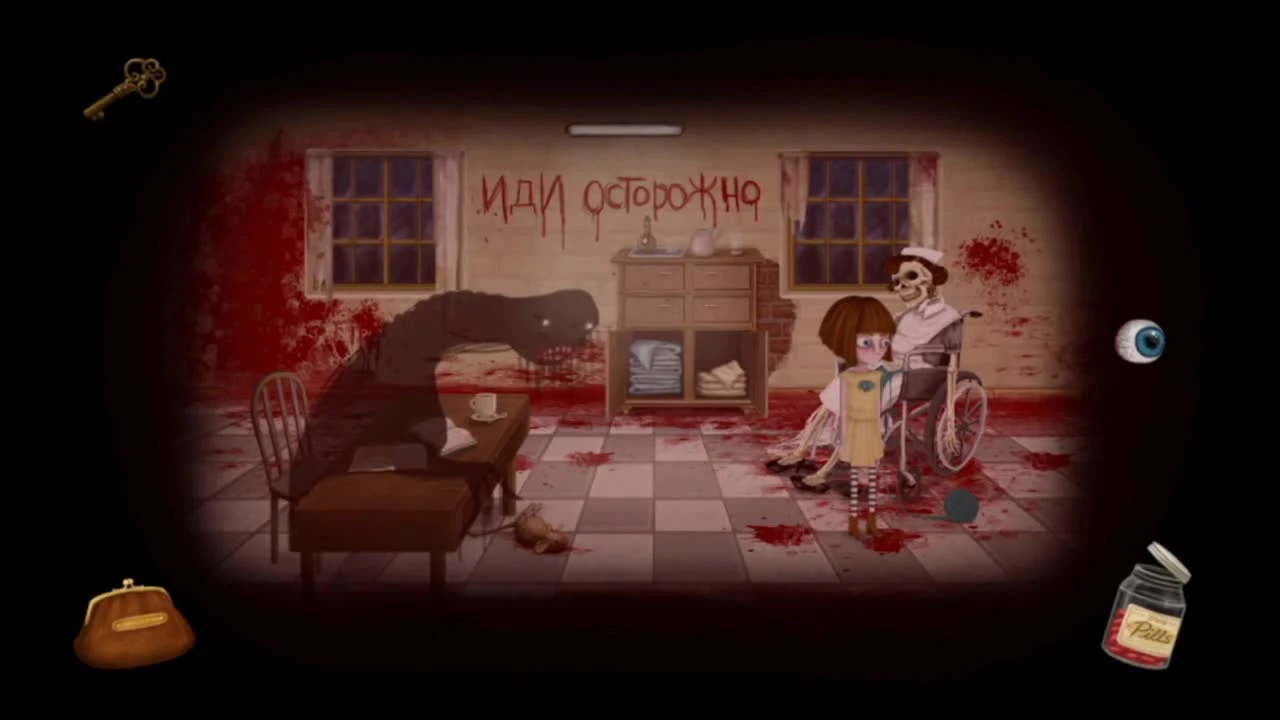Viewport: 1280px width, 720px height.
Task: Click the floating eyeball to change scenes
Action: [x=1143, y=342]
